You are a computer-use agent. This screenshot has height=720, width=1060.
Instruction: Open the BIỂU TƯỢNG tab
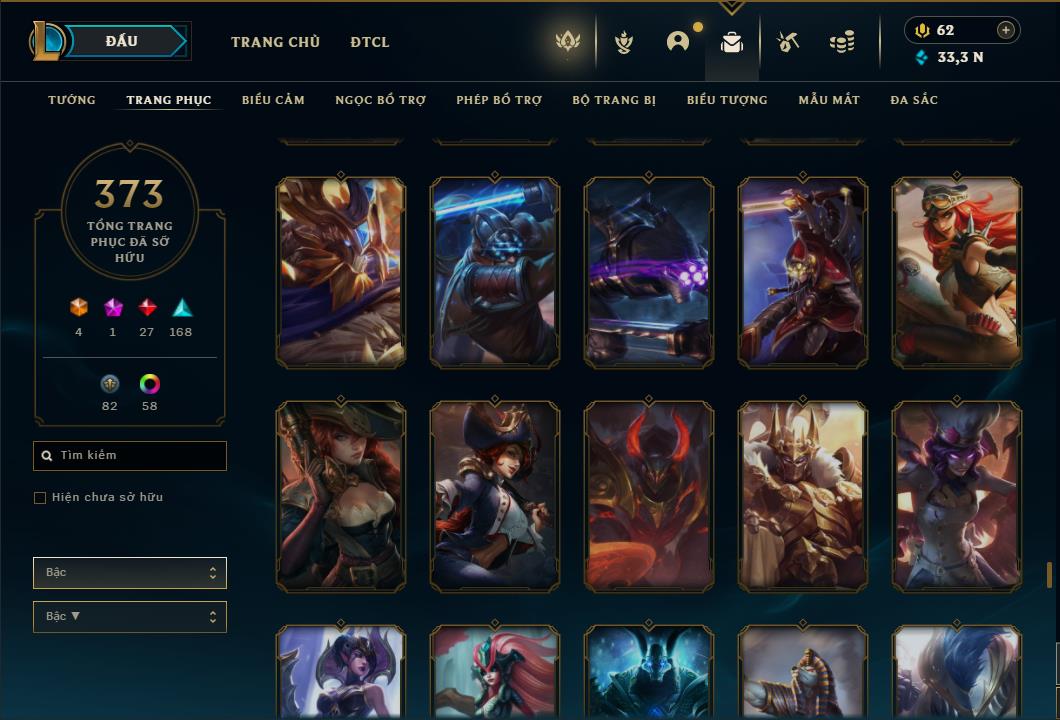click(x=727, y=100)
